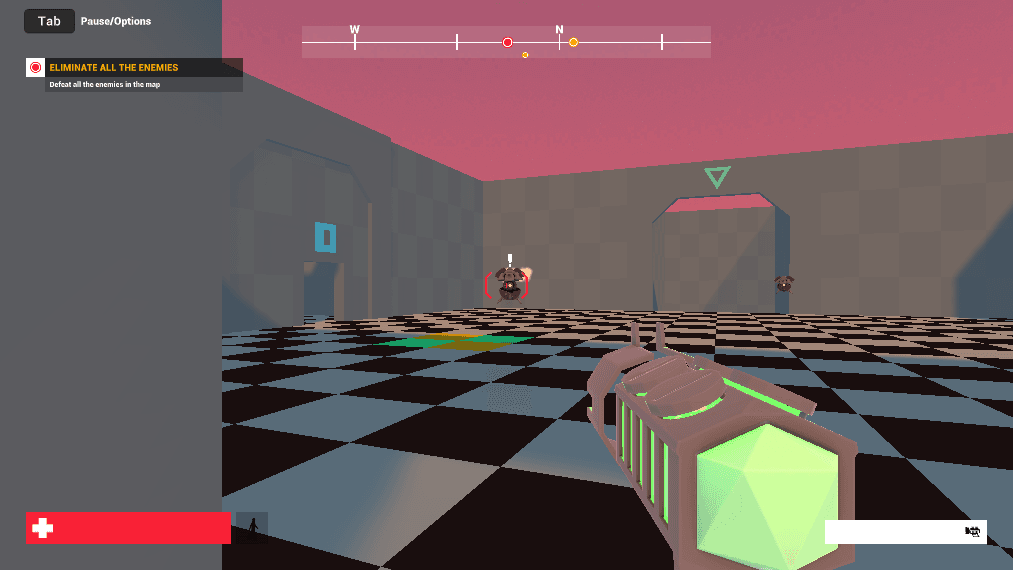The image size is (1013, 570).
Task: Click the red enemy marker on the compass
Action: [507, 42]
